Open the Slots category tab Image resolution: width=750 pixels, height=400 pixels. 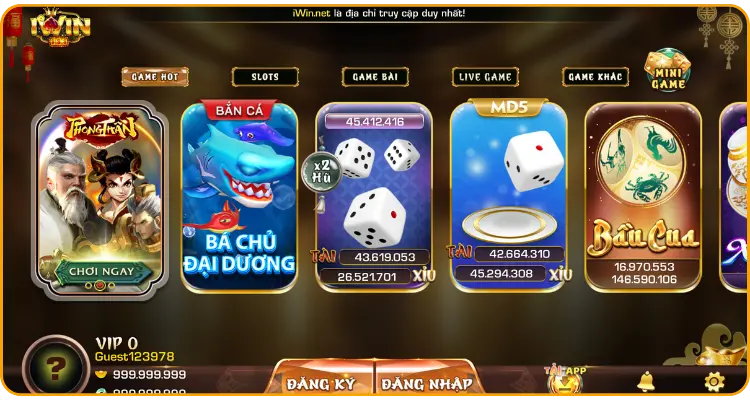pyautogui.click(x=265, y=77)
